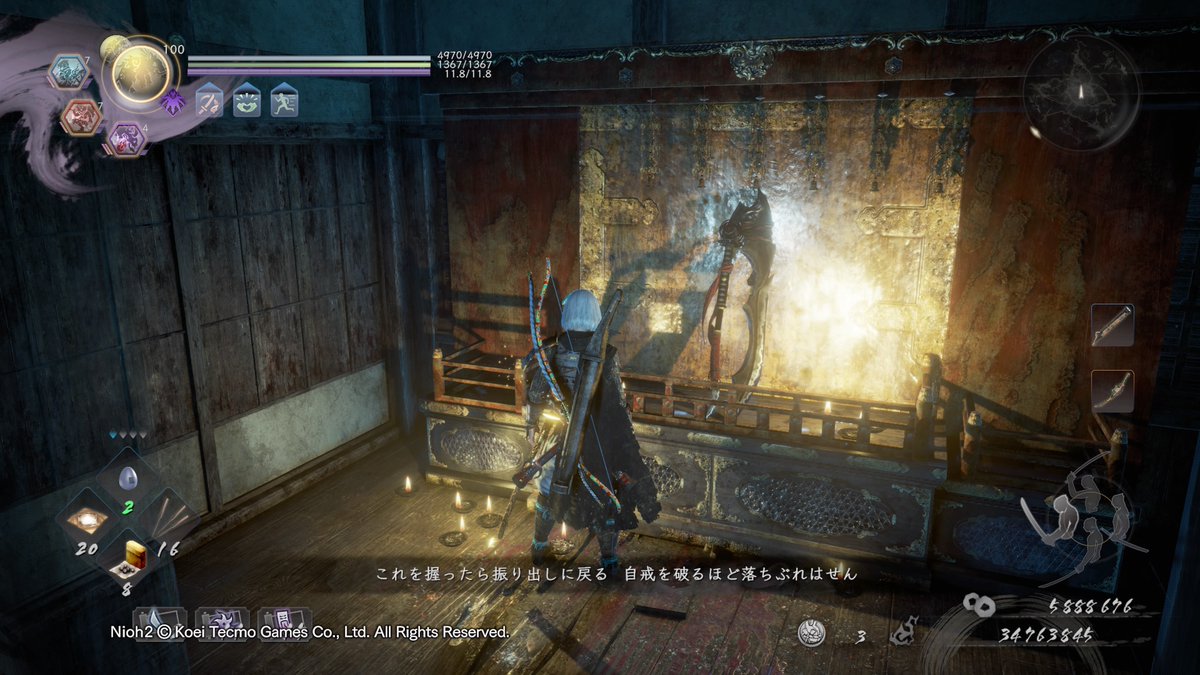Click the sword attack buff icon

(209, 102)
